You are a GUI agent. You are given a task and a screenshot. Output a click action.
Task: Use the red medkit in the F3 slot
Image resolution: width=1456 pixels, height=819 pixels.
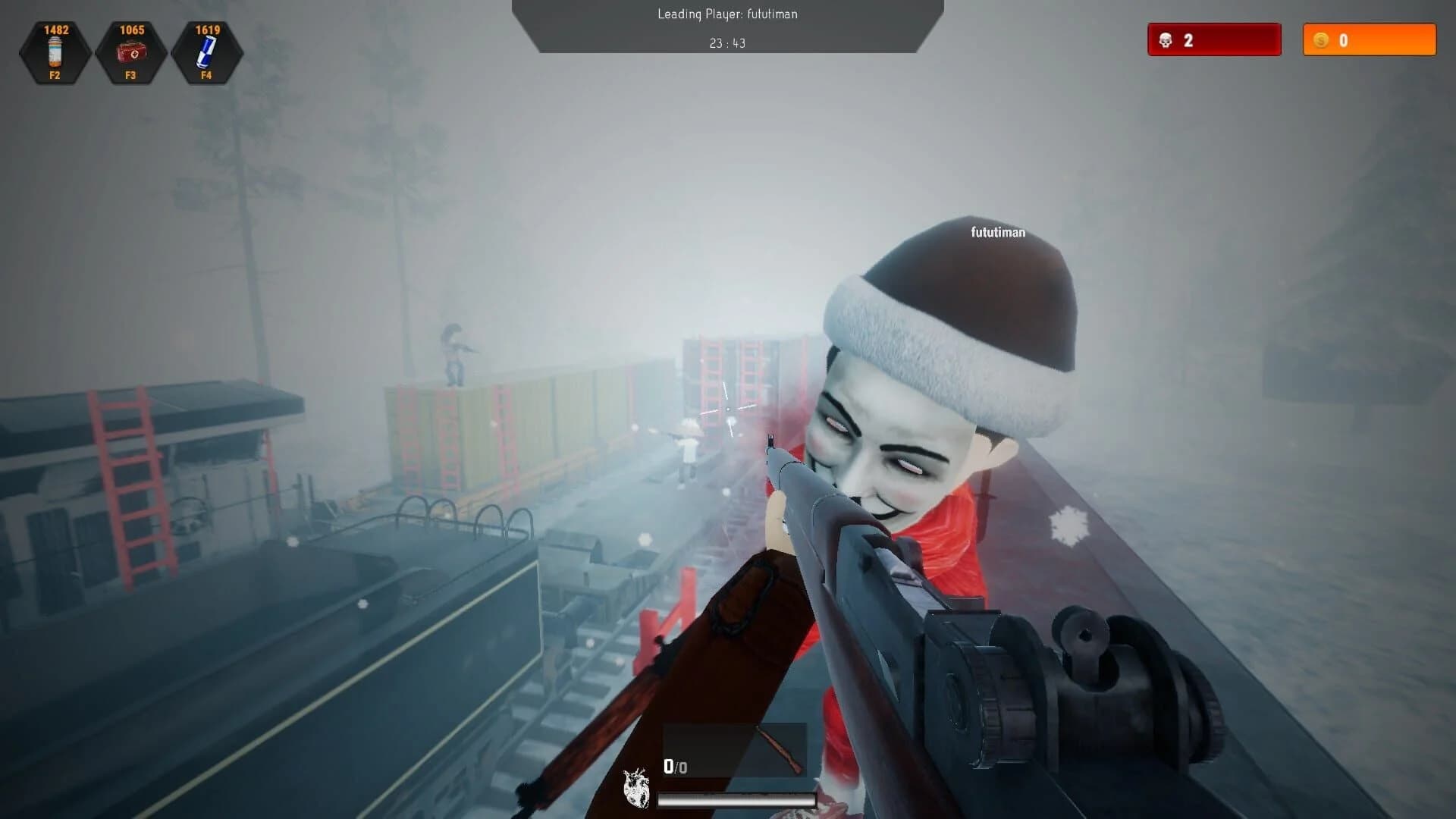point(130,52)
